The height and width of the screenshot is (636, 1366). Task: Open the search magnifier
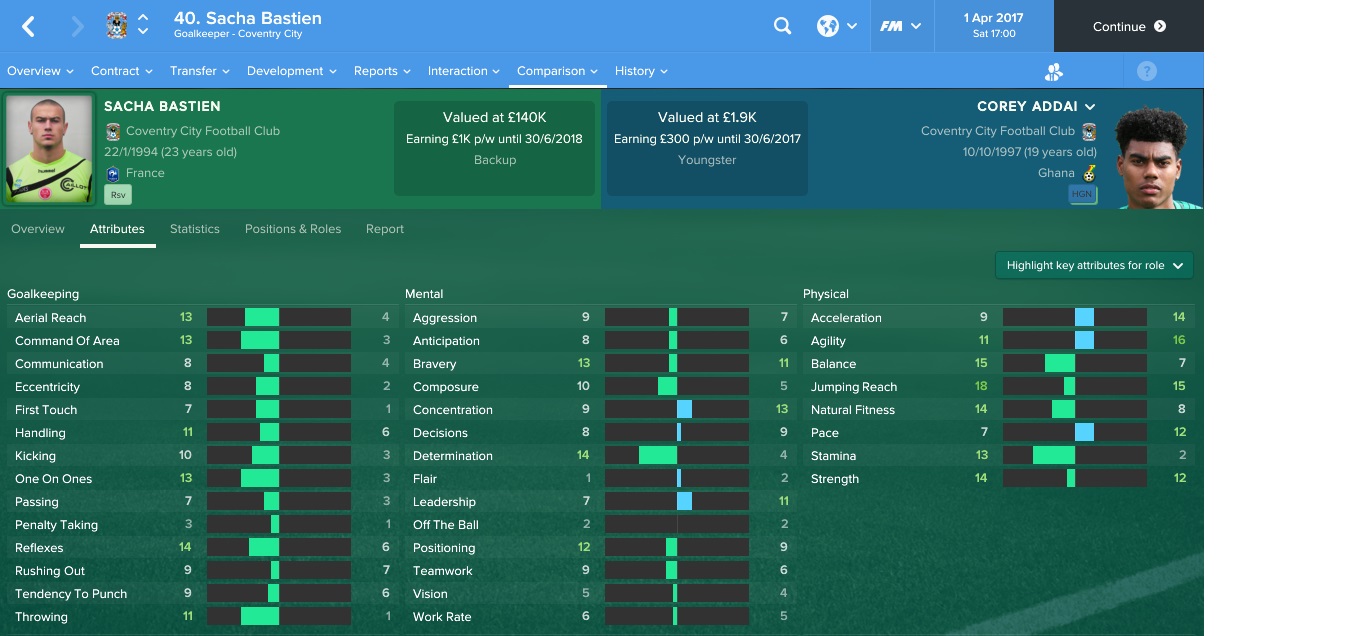pyautogui.click(x=783, y=27)
